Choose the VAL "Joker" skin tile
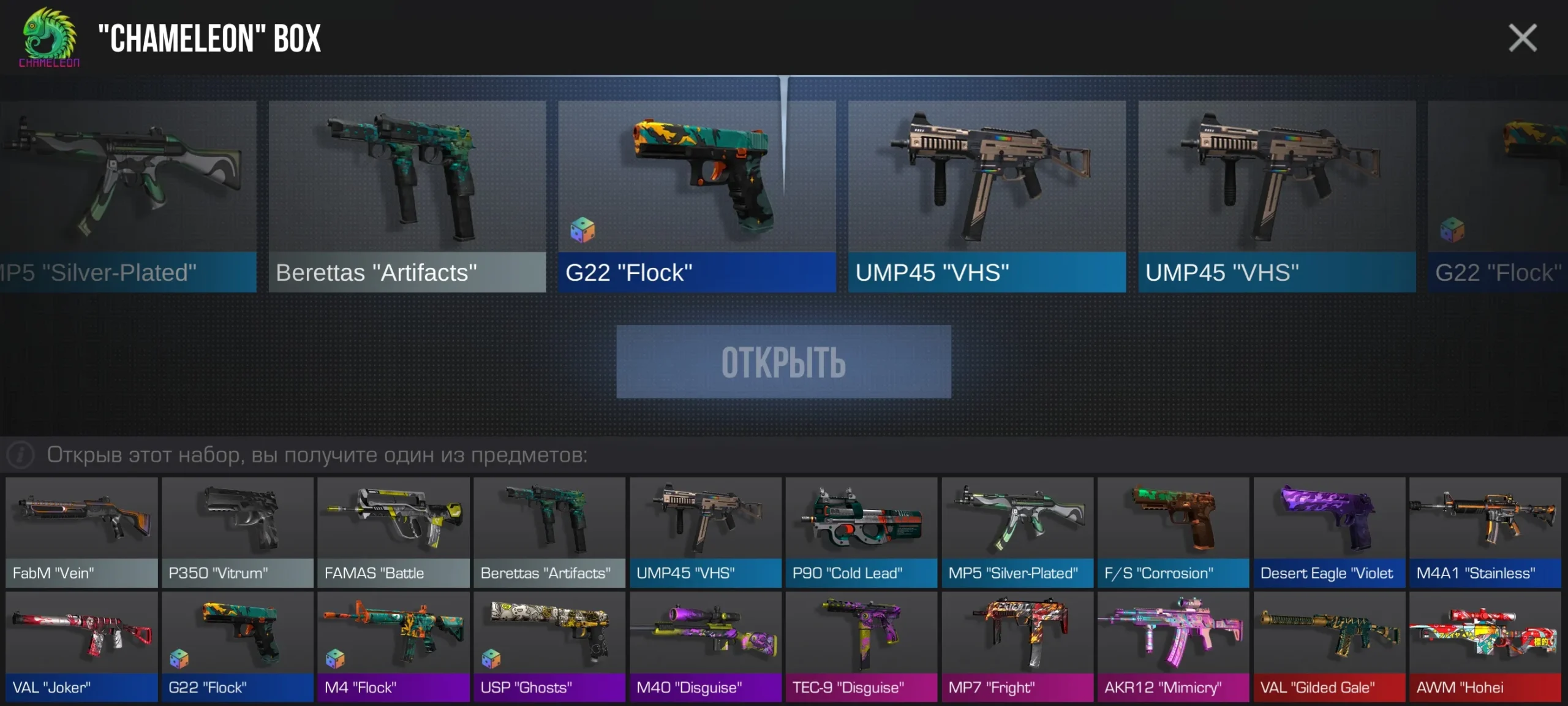1568x706 pixels. pyautogui.click(x=81, y=646)
